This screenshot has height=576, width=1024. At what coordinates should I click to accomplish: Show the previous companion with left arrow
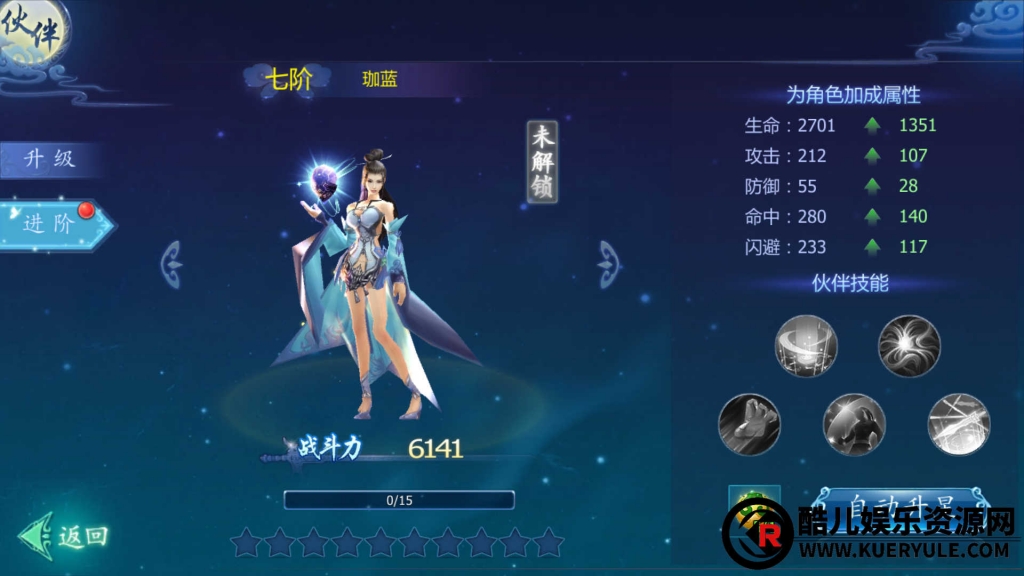click(173, 264)
